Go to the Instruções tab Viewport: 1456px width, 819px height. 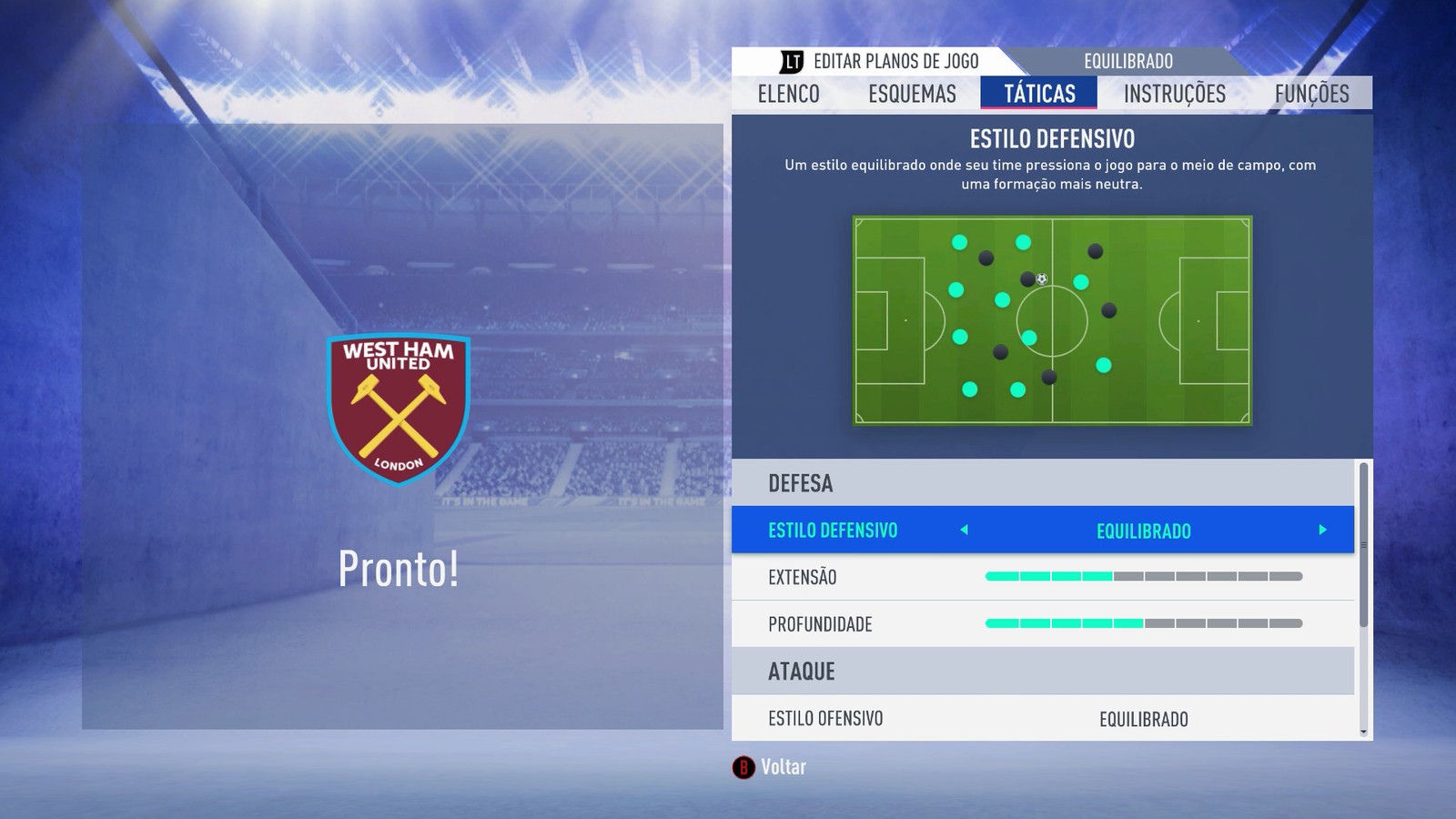tap(1174, 94)
